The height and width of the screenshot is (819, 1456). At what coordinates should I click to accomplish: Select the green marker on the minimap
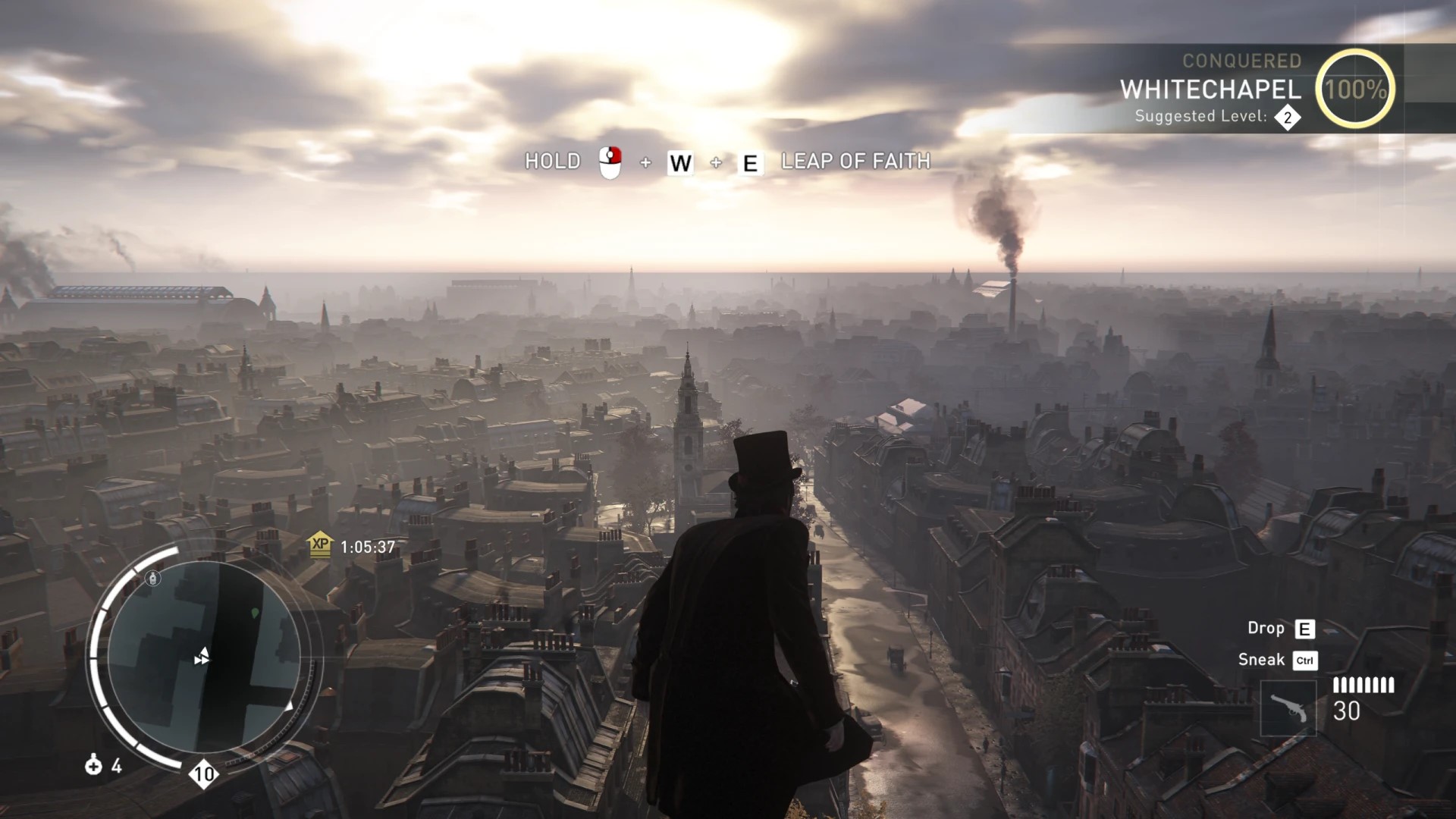point(255,612)
